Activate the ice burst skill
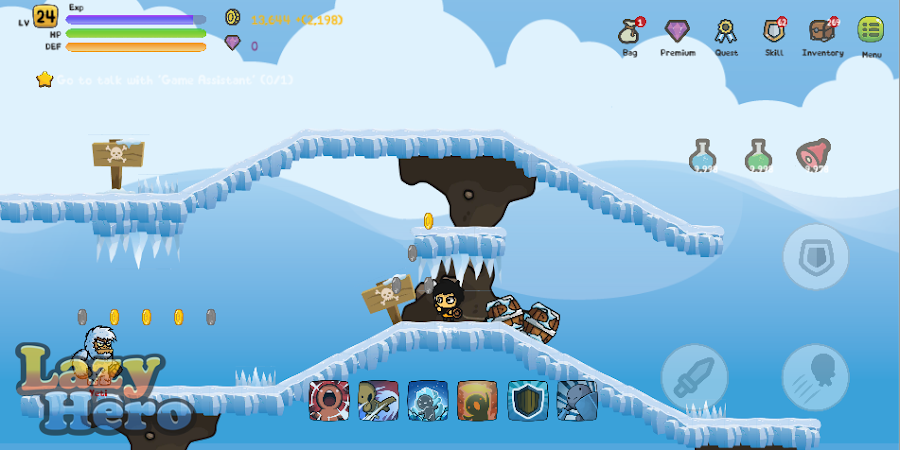Screen dimensions: 900x450 point(428,400)
